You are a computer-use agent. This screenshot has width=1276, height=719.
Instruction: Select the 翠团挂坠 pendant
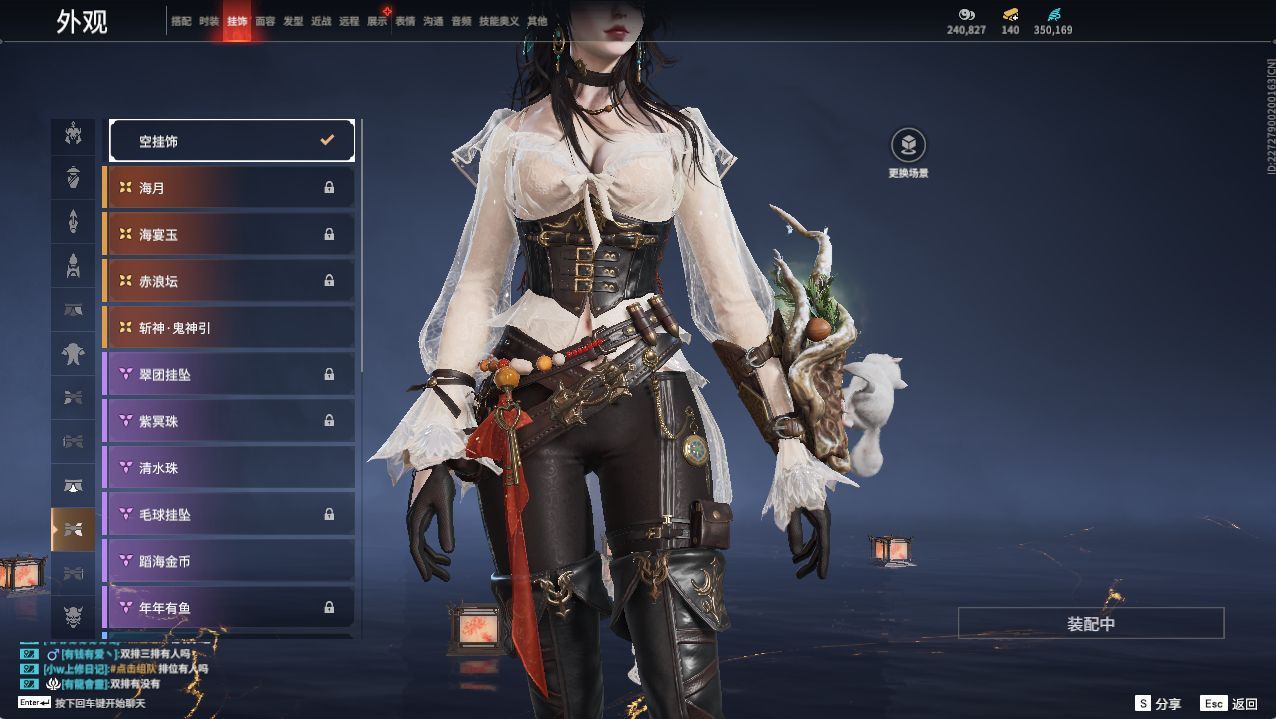click(229, 374)
